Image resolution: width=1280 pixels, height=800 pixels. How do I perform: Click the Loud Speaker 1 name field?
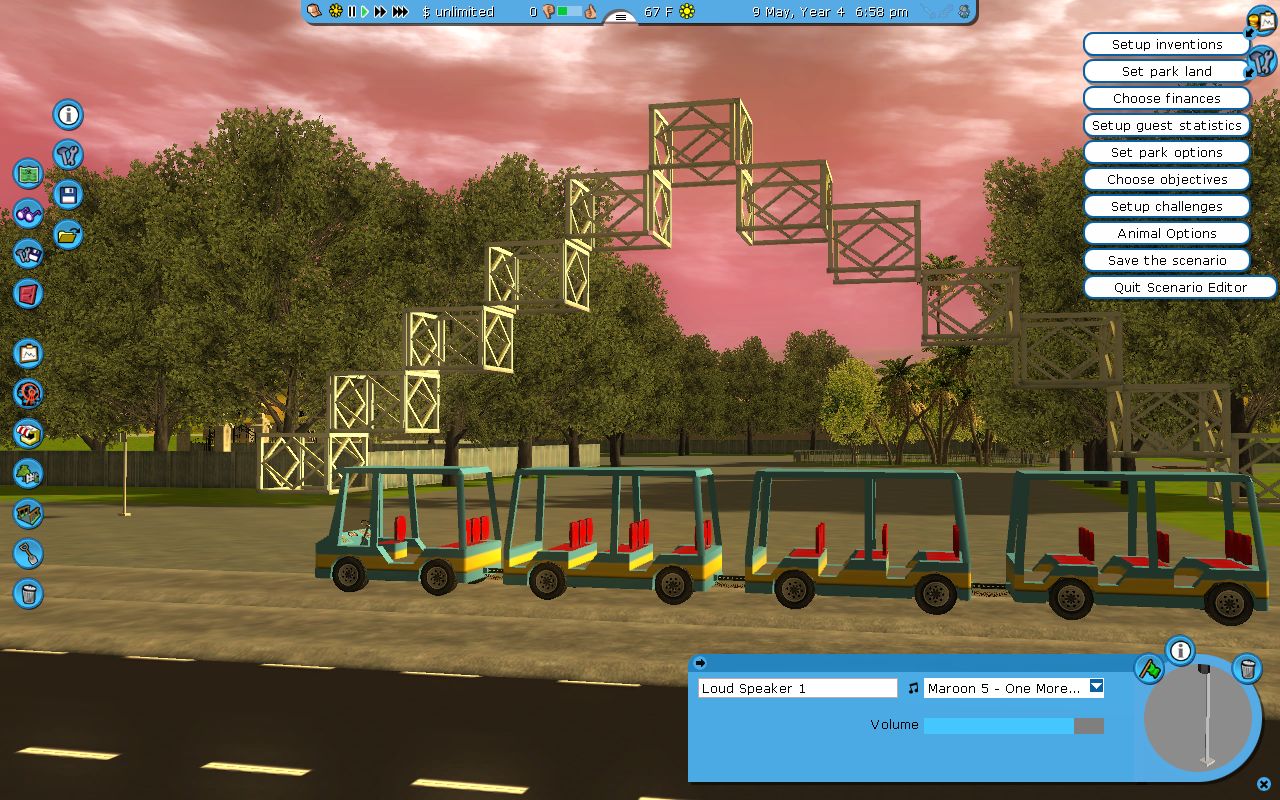(x=797, y=688)
